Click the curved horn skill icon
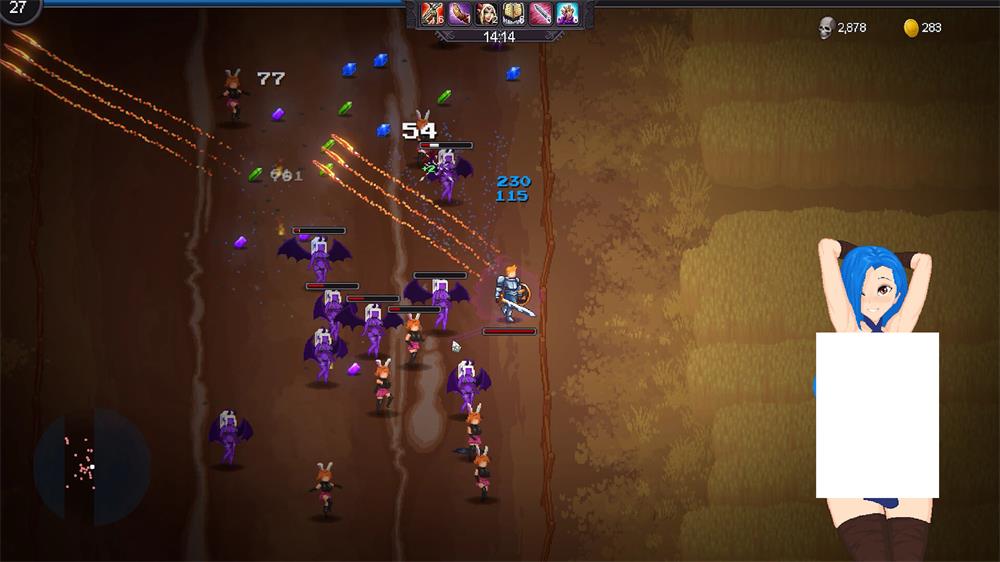 pyautogui.click(x=459, y=13)
